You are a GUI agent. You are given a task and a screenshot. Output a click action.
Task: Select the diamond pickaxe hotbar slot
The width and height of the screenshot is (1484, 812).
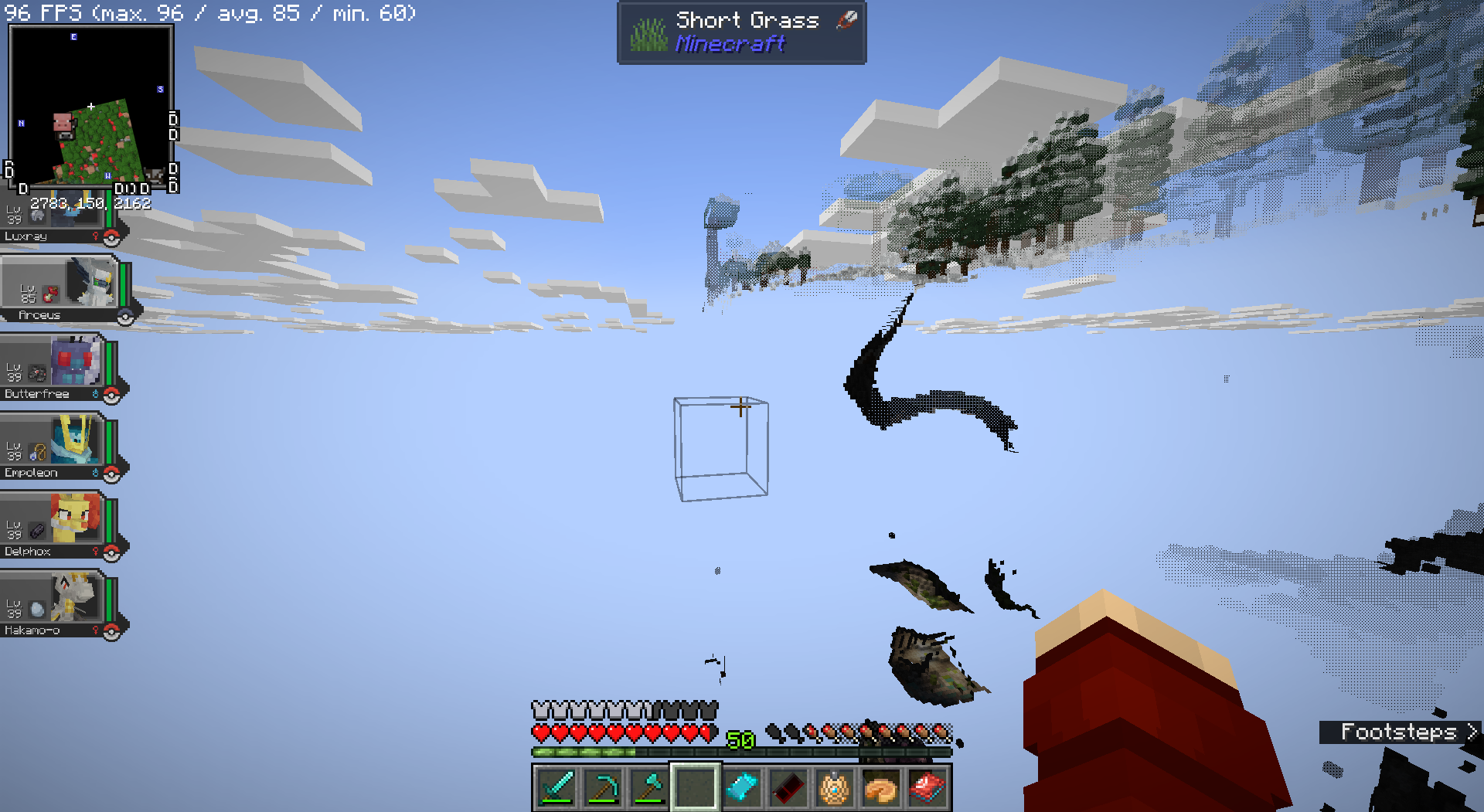(x=603, y=788)
